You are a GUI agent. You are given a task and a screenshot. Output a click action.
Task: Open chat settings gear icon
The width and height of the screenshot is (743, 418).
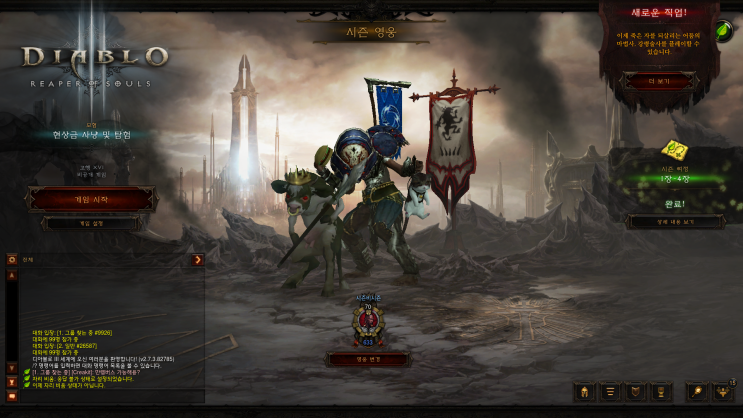tap(12, 260)
